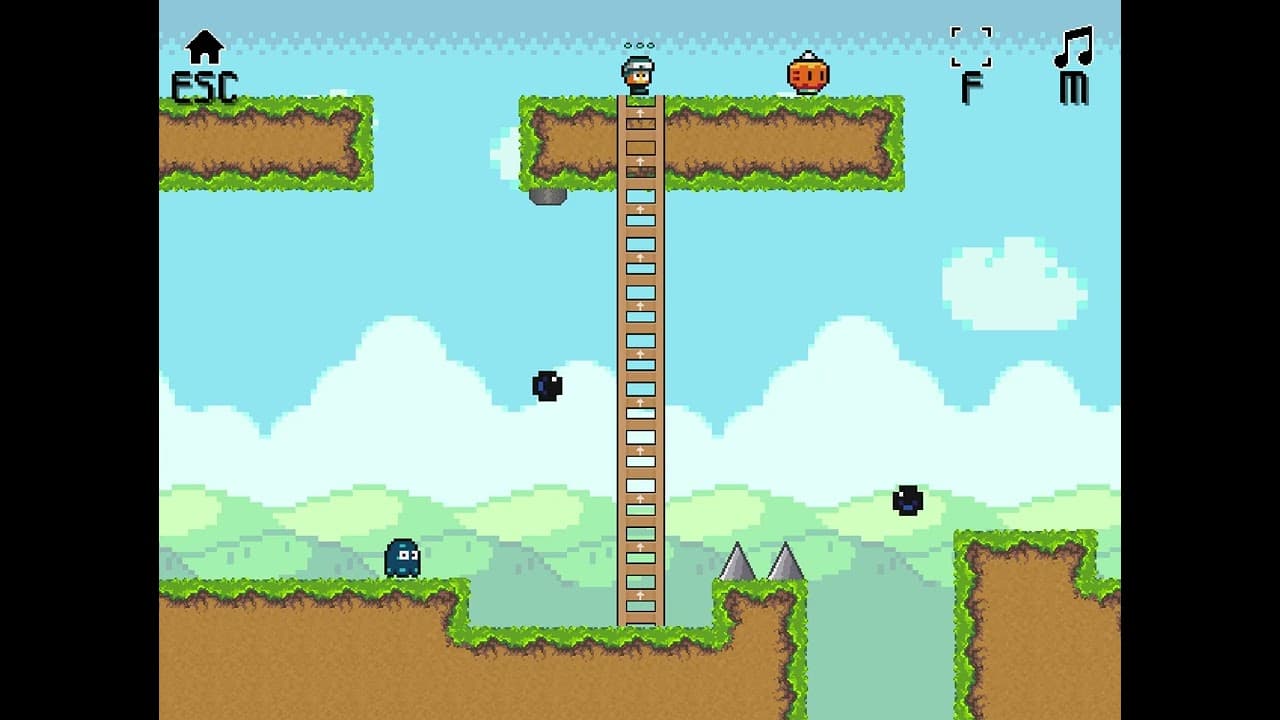Mute music using the note icon
1280x720 pixels.
tap(1074, 48)
